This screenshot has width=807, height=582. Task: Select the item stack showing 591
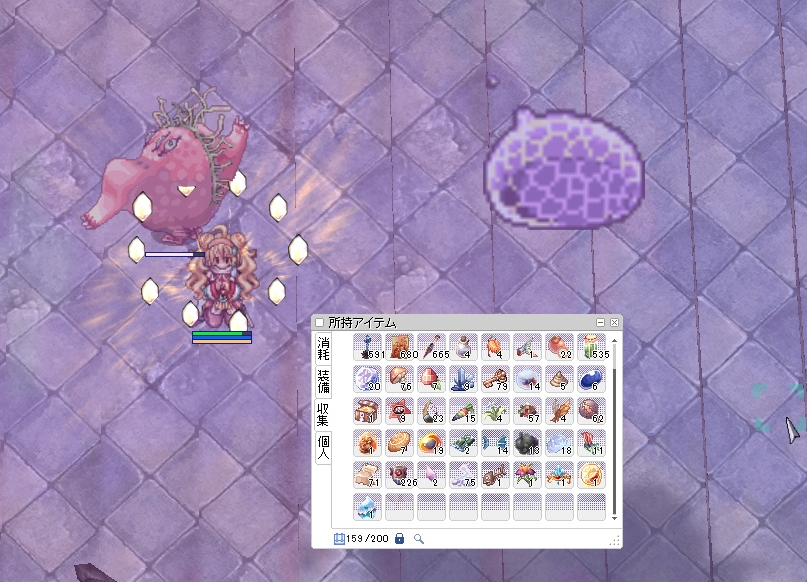[367, 347]
